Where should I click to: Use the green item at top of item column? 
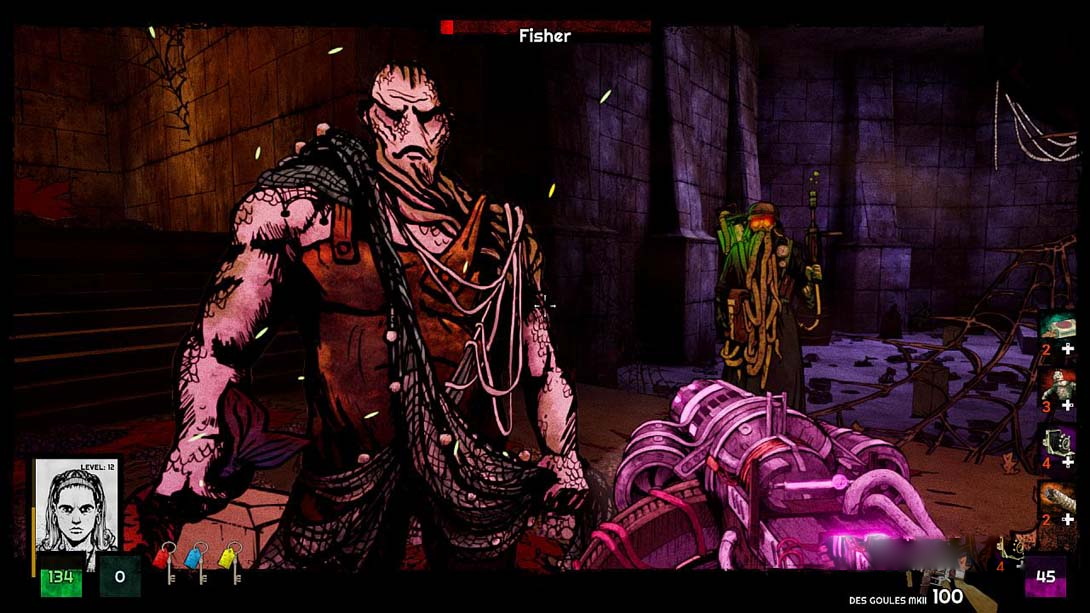(x=1057, y=325)
